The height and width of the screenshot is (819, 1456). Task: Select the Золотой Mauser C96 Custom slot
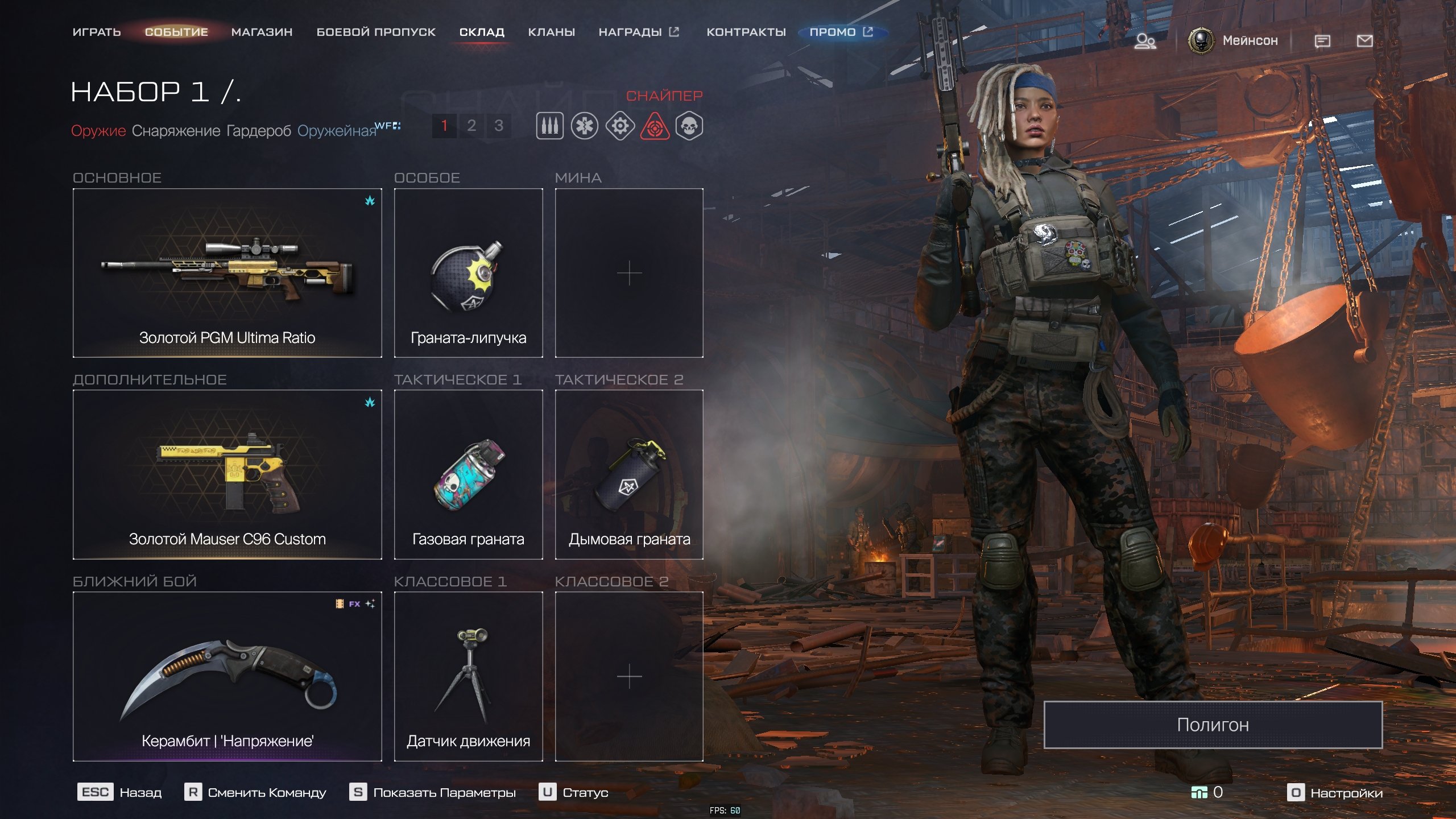coord(227,474)
